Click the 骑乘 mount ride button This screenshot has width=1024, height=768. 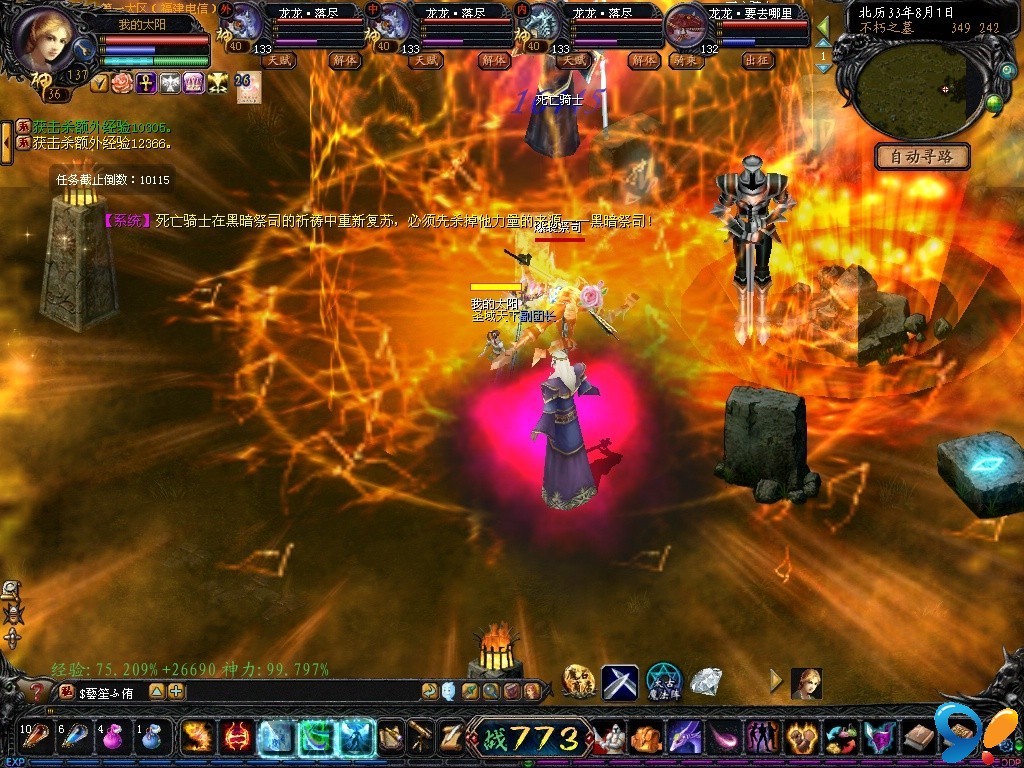[686, 60]
